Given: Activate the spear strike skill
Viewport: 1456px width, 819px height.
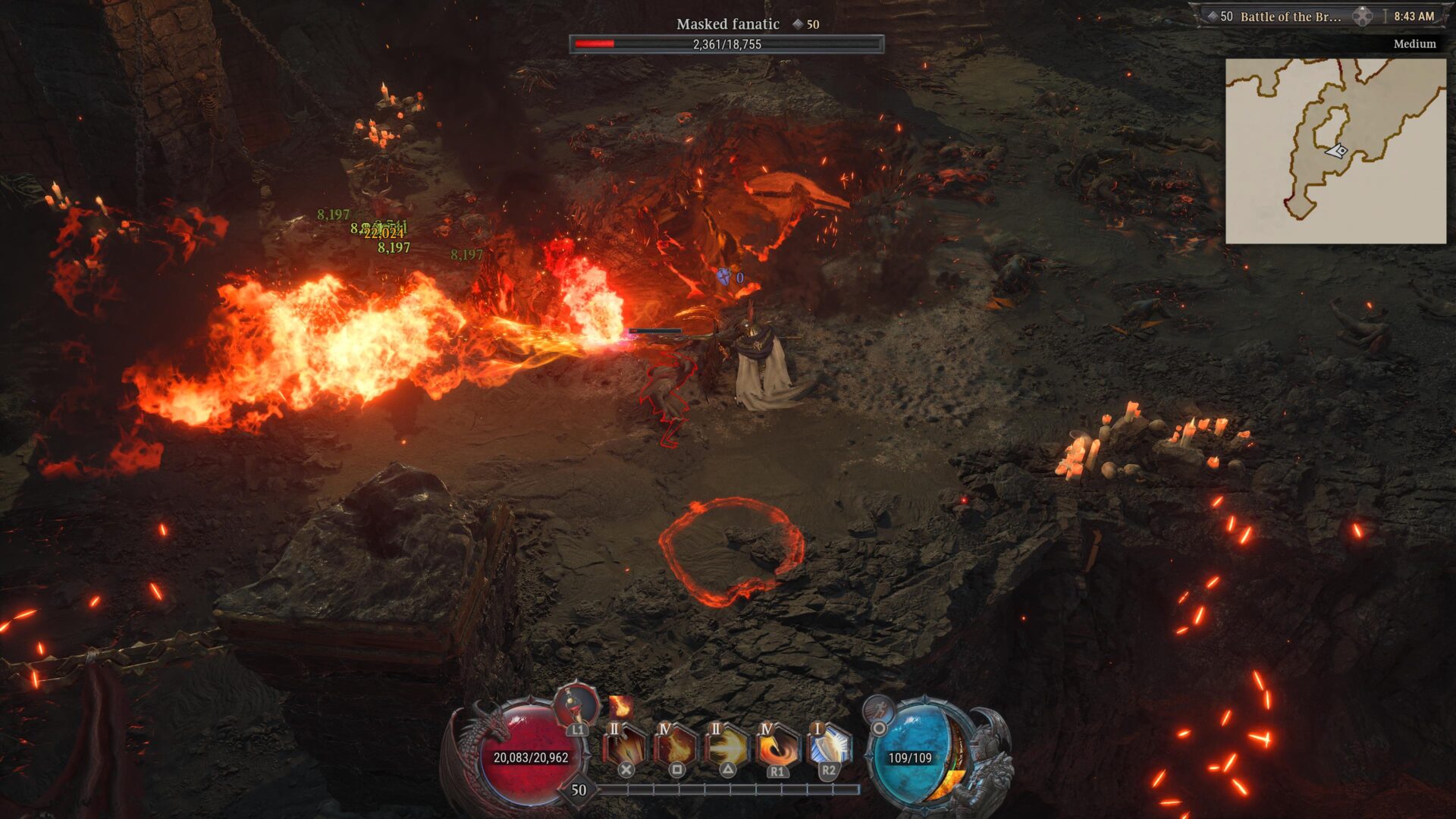Looking at the screenshot, I should point(625,745).
